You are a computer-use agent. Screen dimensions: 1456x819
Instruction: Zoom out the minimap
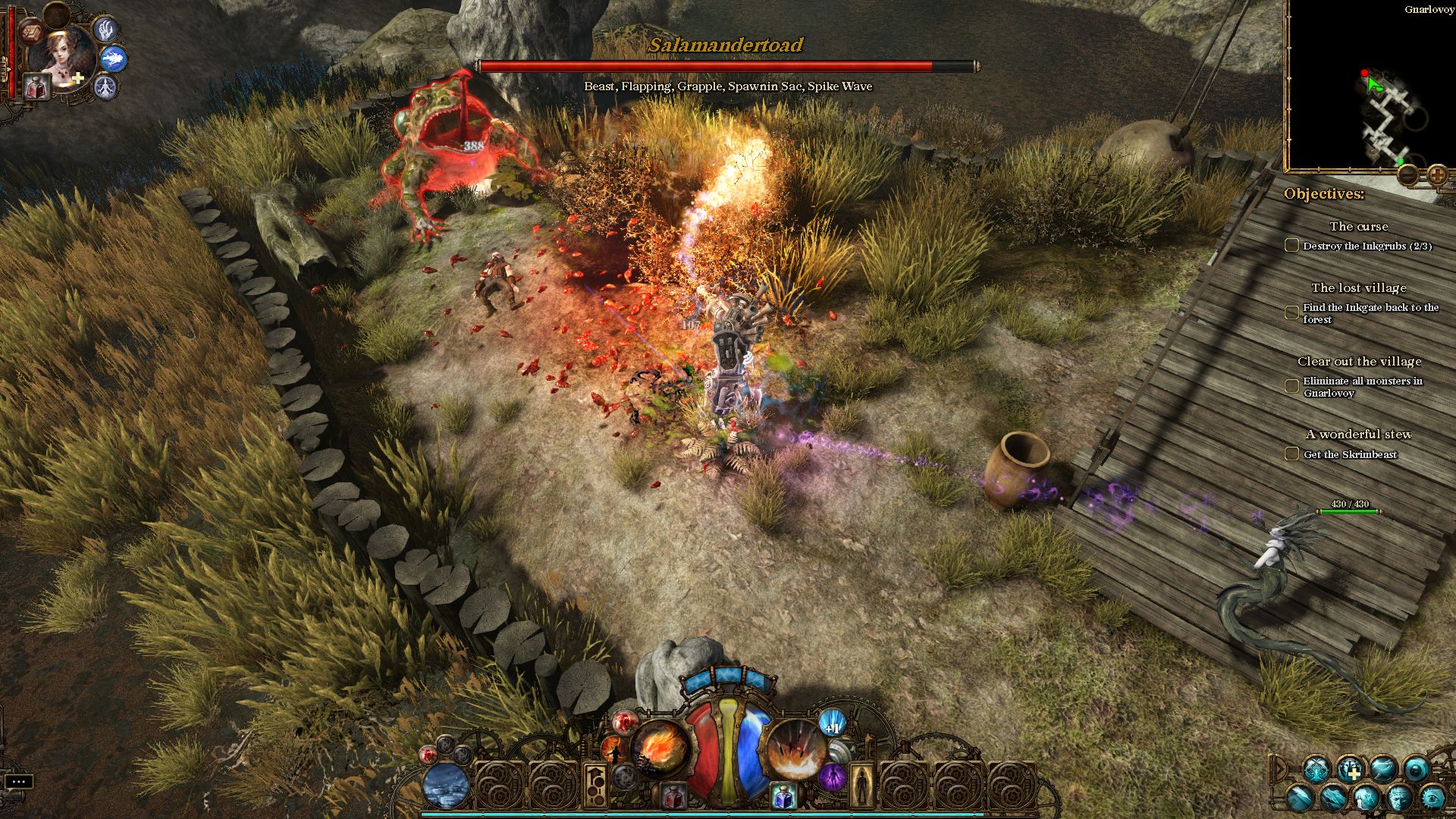(1407, 175)
